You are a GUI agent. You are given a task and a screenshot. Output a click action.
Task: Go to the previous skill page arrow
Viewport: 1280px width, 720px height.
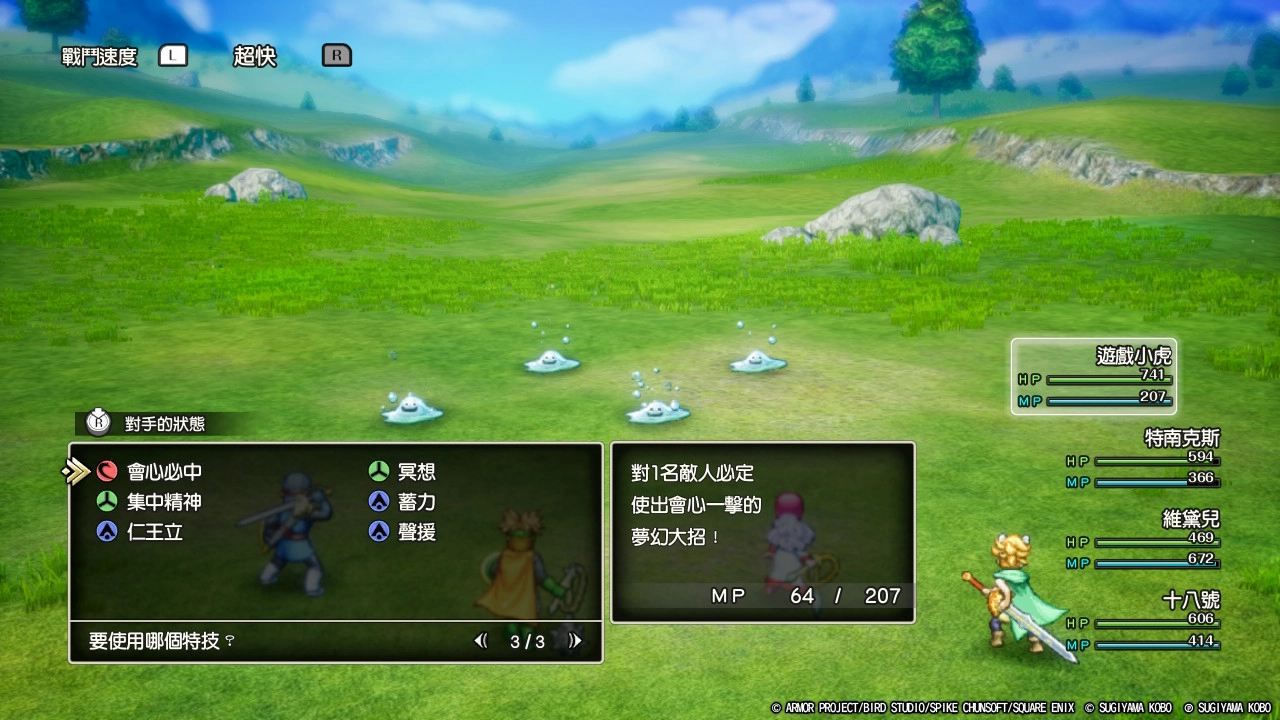481,641
